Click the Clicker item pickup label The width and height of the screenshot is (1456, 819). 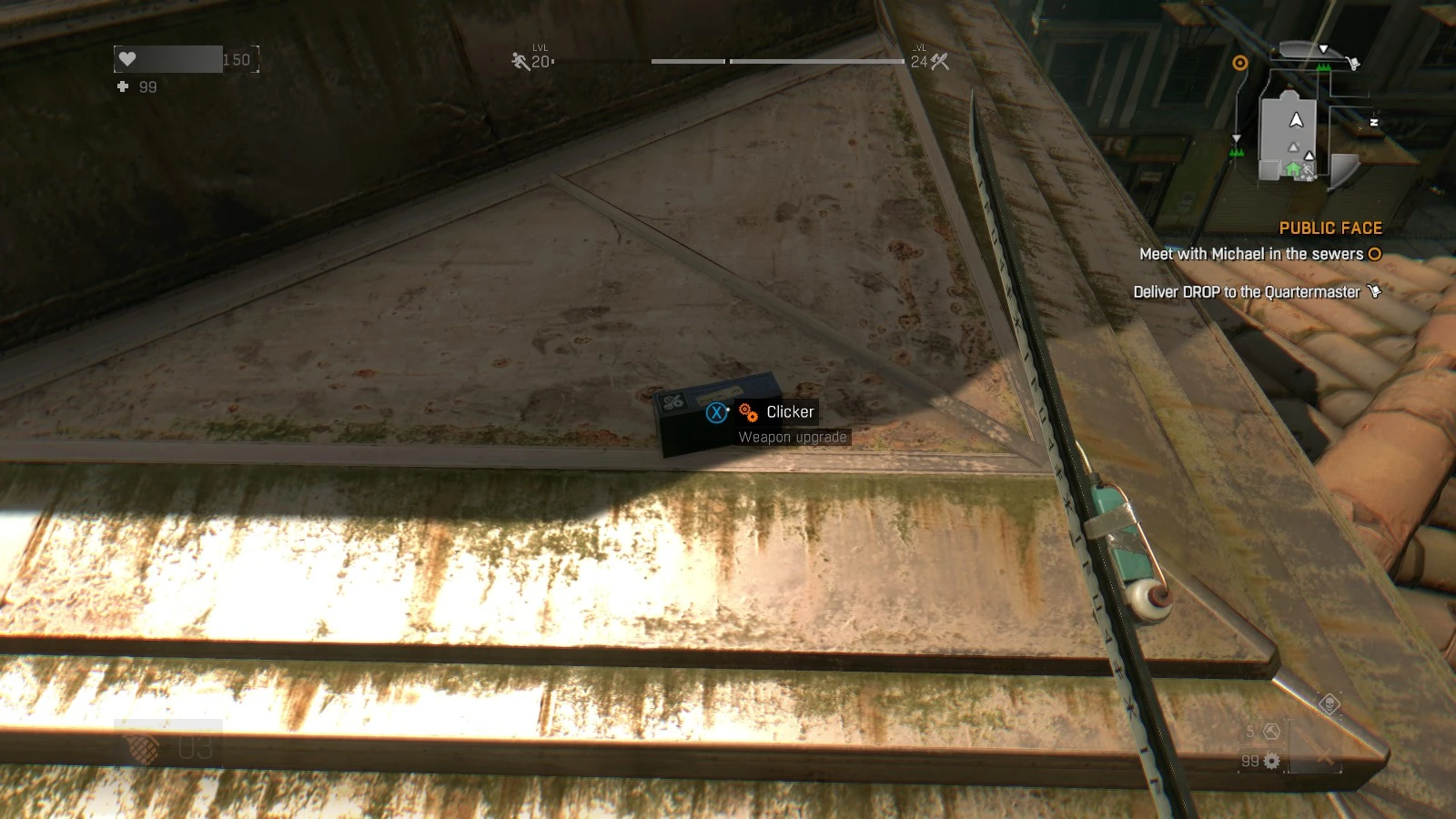pos(790,411)
